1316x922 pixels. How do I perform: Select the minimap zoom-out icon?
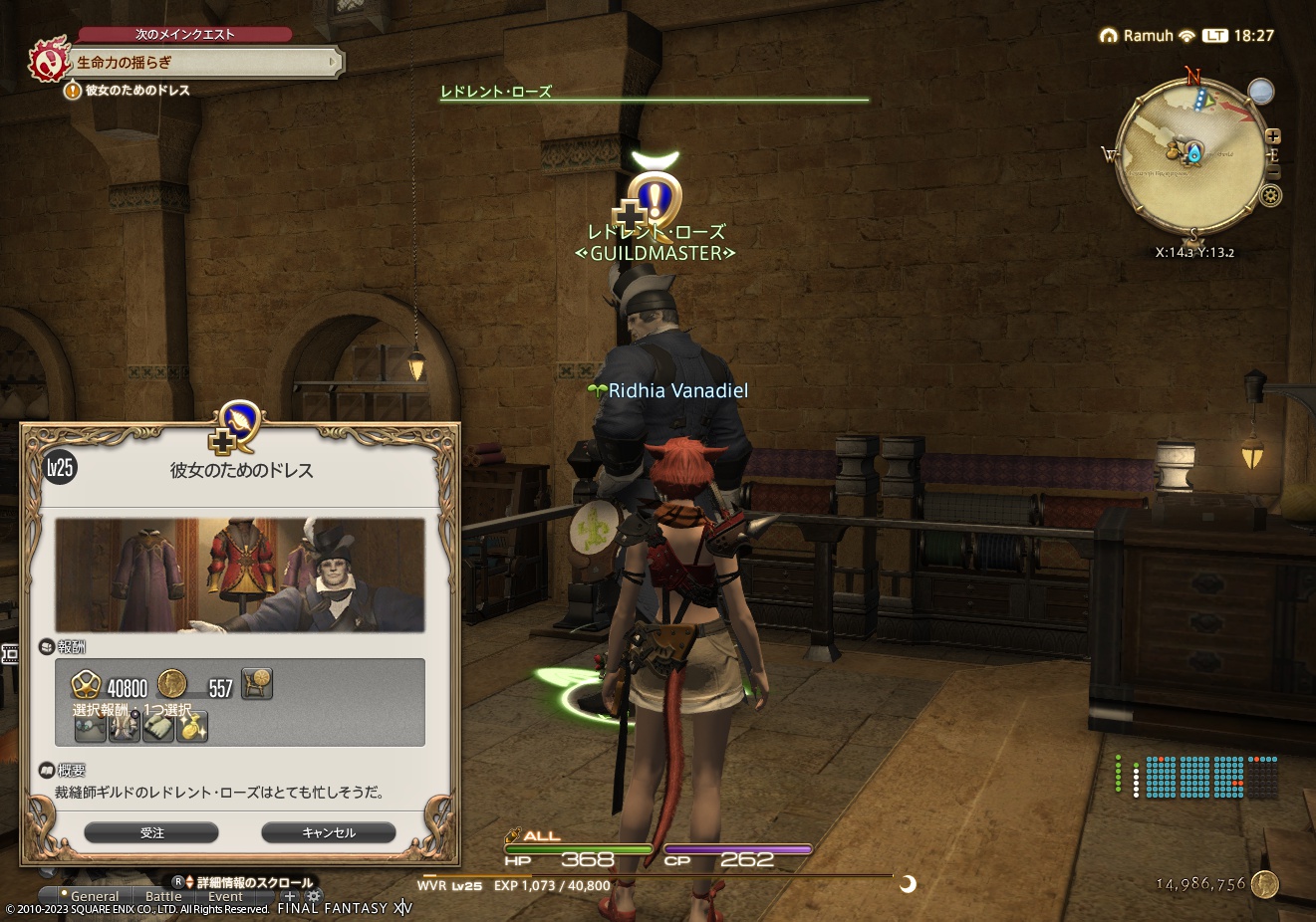1273,171
